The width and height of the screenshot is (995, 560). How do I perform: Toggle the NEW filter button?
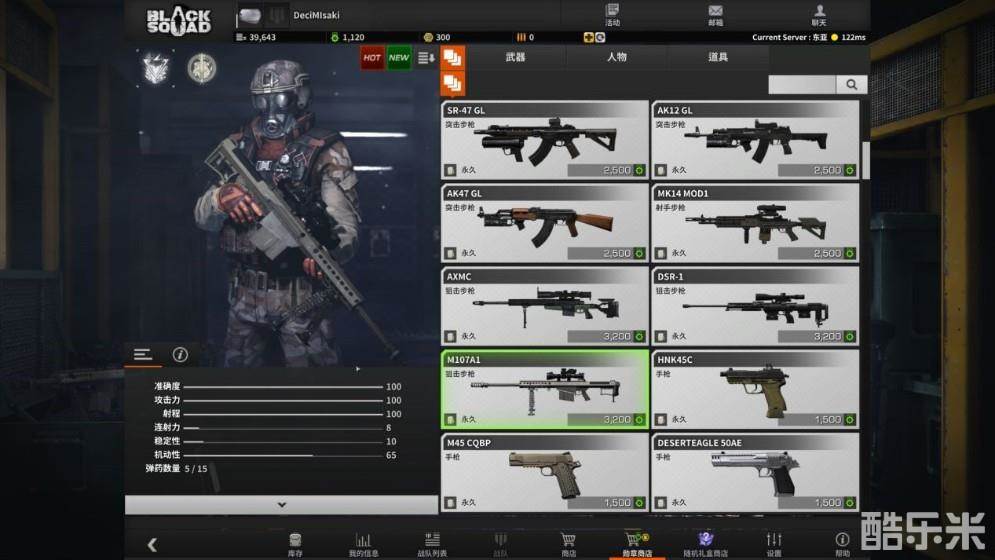[x=399, y=58]
